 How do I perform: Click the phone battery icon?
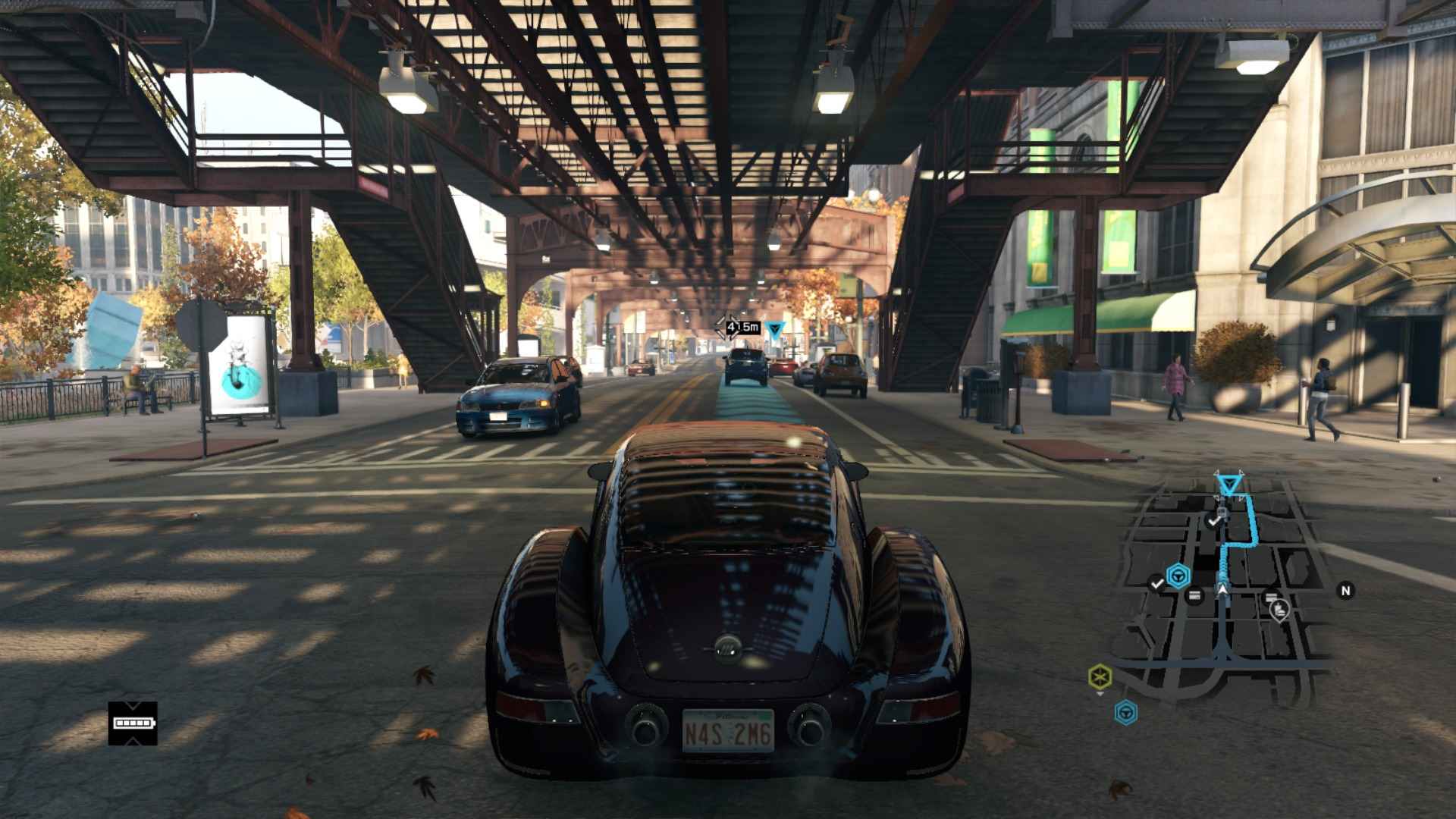click(x=133, y=723)
